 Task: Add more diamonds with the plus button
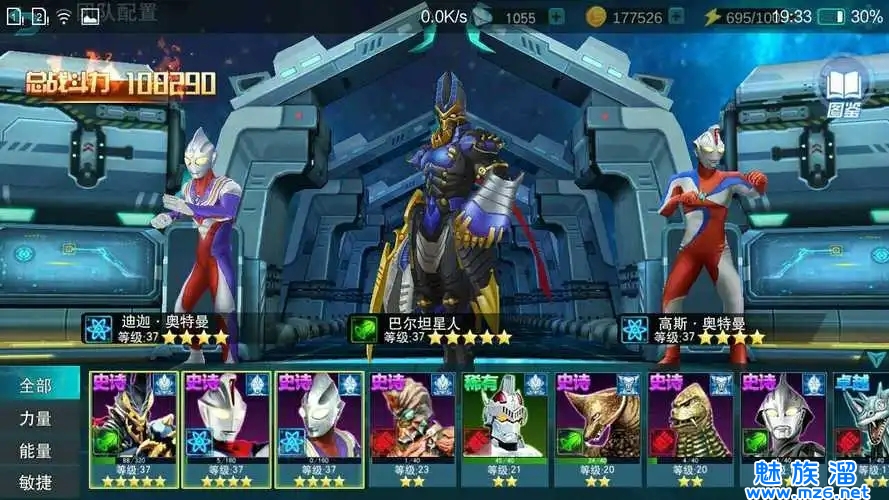[556, 17]
